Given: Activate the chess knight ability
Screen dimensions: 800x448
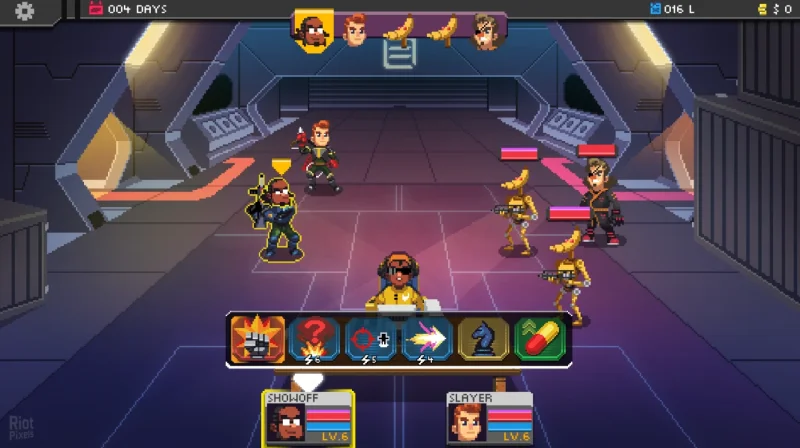Looking at the screenshot, I should pyautogui.click(x=484, y=339).
